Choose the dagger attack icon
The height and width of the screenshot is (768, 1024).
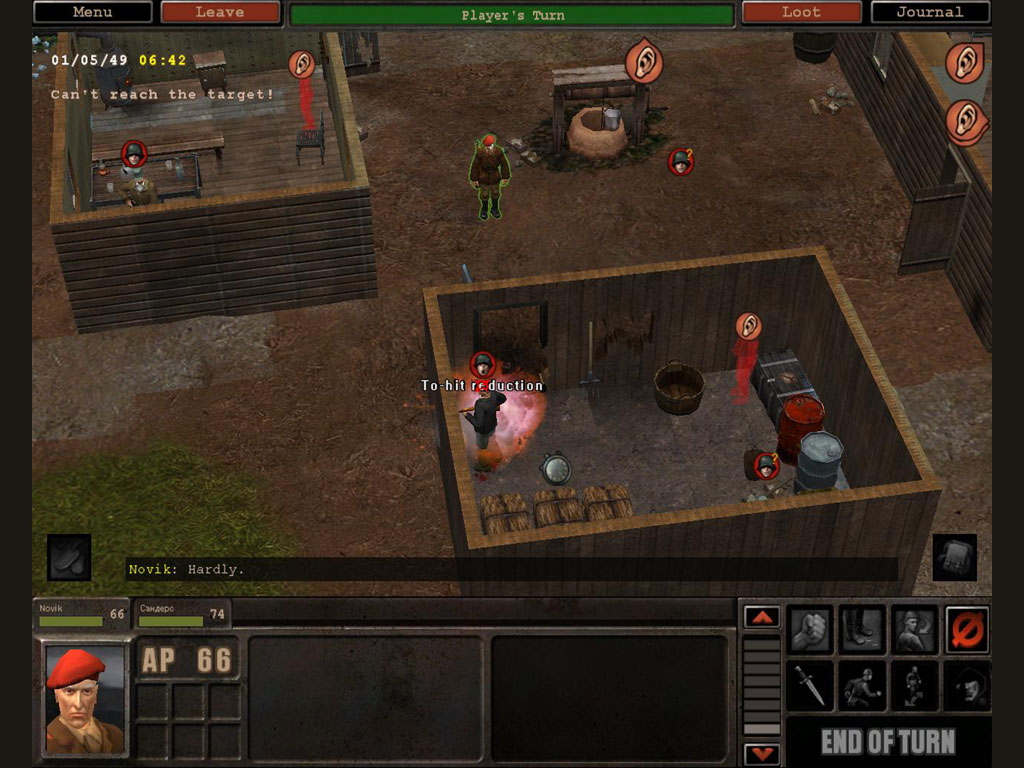pyautogui.click(x=811, y=685)
